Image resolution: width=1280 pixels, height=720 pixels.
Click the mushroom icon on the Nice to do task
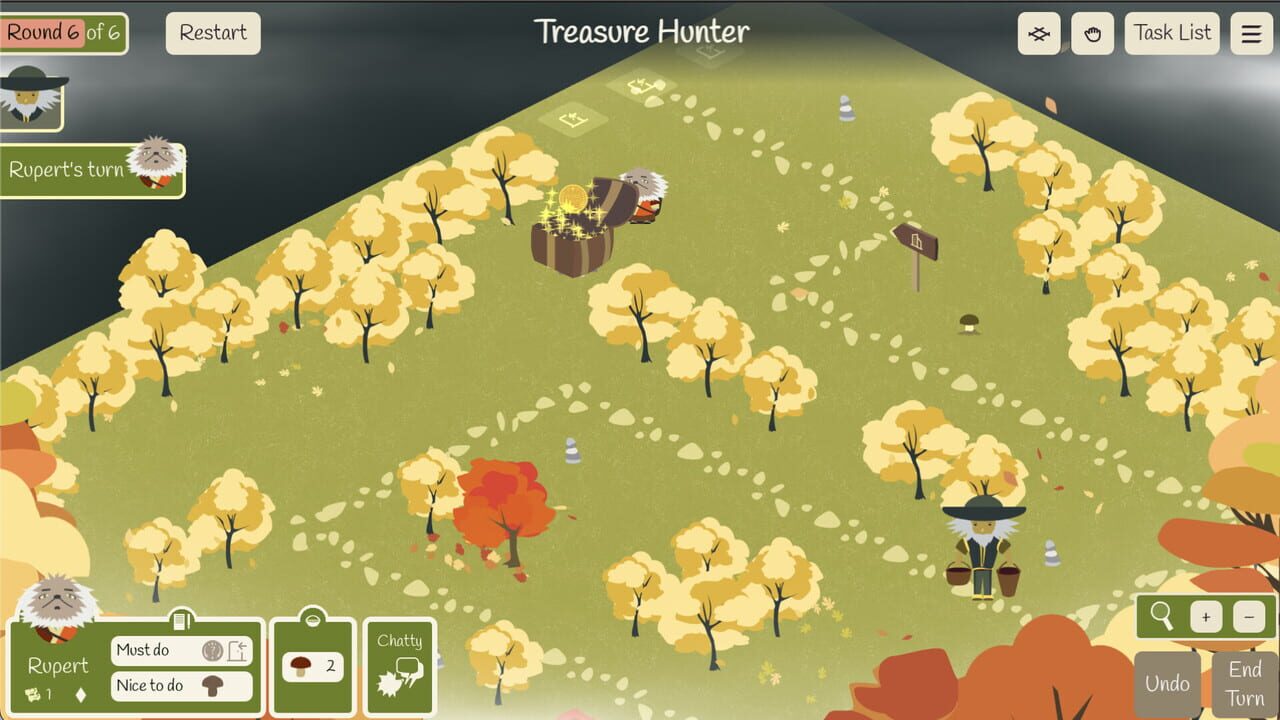click(x=214, y=686)
